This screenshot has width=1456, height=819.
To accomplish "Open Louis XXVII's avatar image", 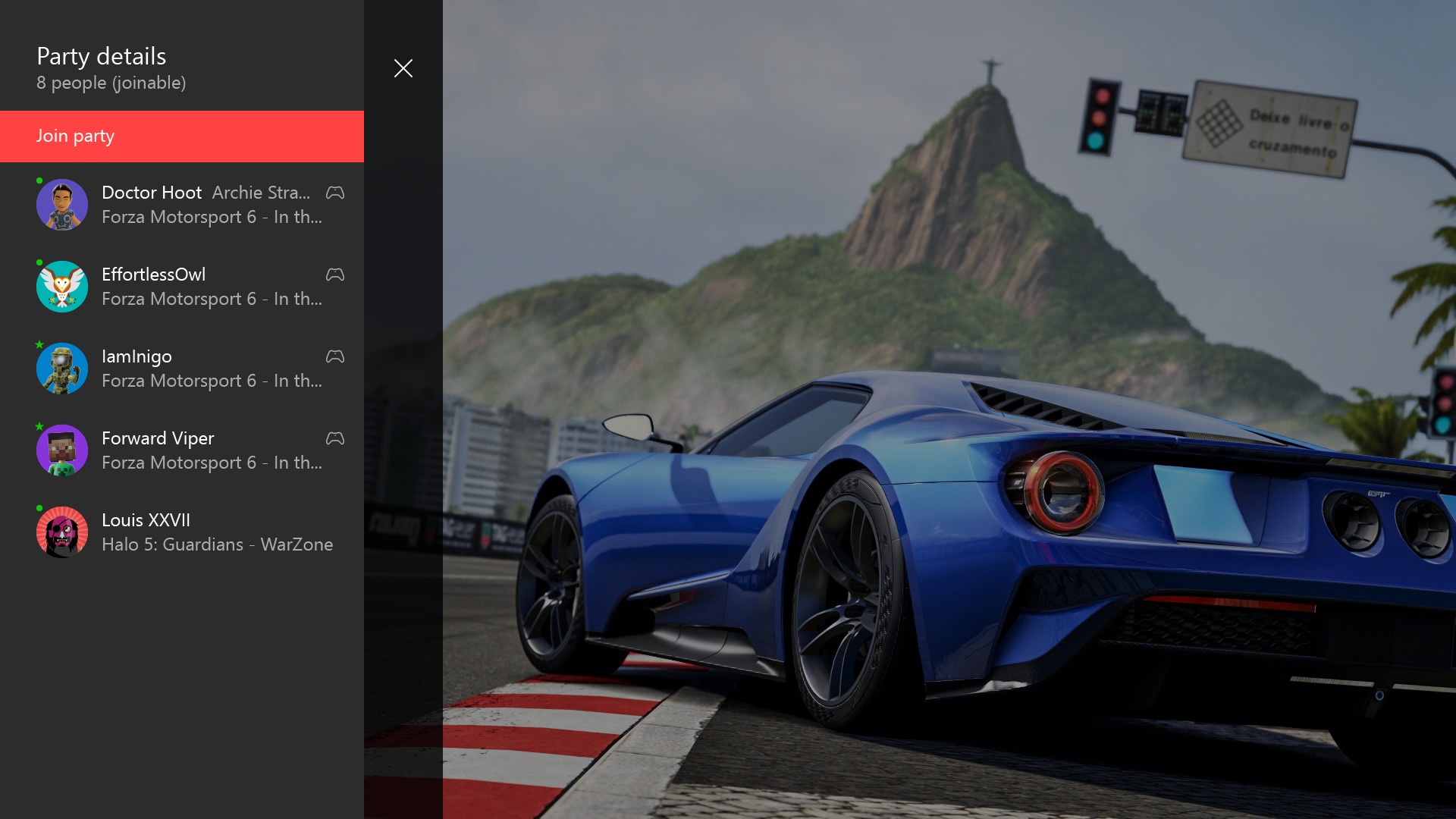I will 62,532.
